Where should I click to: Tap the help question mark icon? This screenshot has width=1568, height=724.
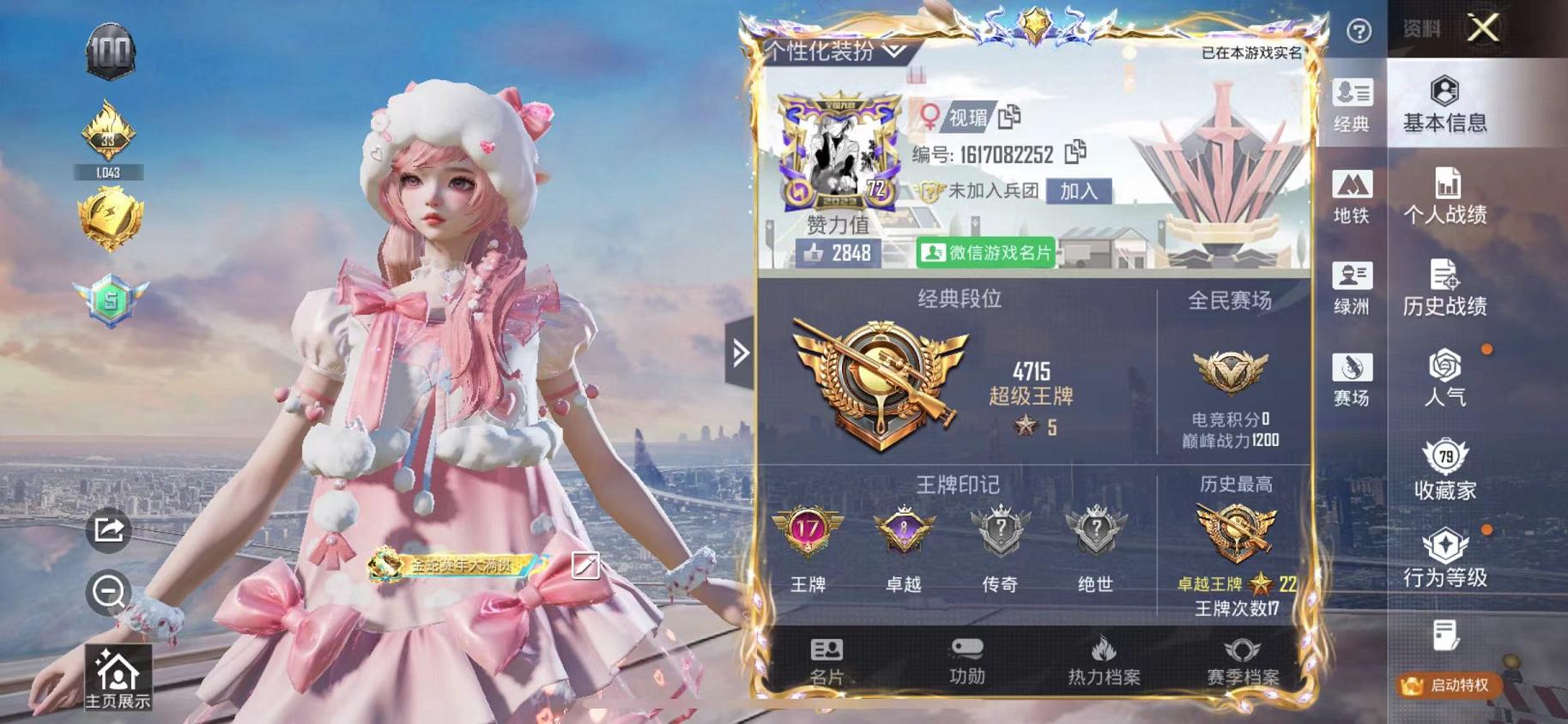[1358, 31]
